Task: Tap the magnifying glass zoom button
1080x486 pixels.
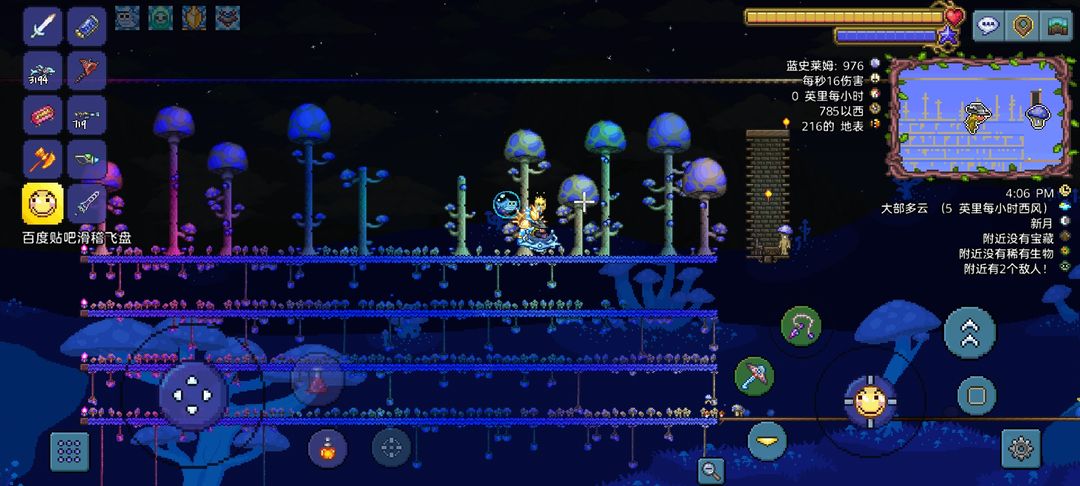Action: point(711,470)
